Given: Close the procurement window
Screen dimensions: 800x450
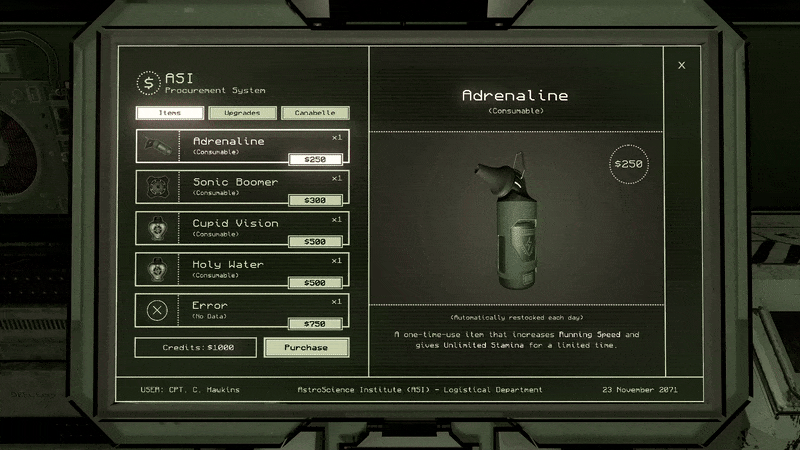Looking at the screenshot, I should 682,66.
